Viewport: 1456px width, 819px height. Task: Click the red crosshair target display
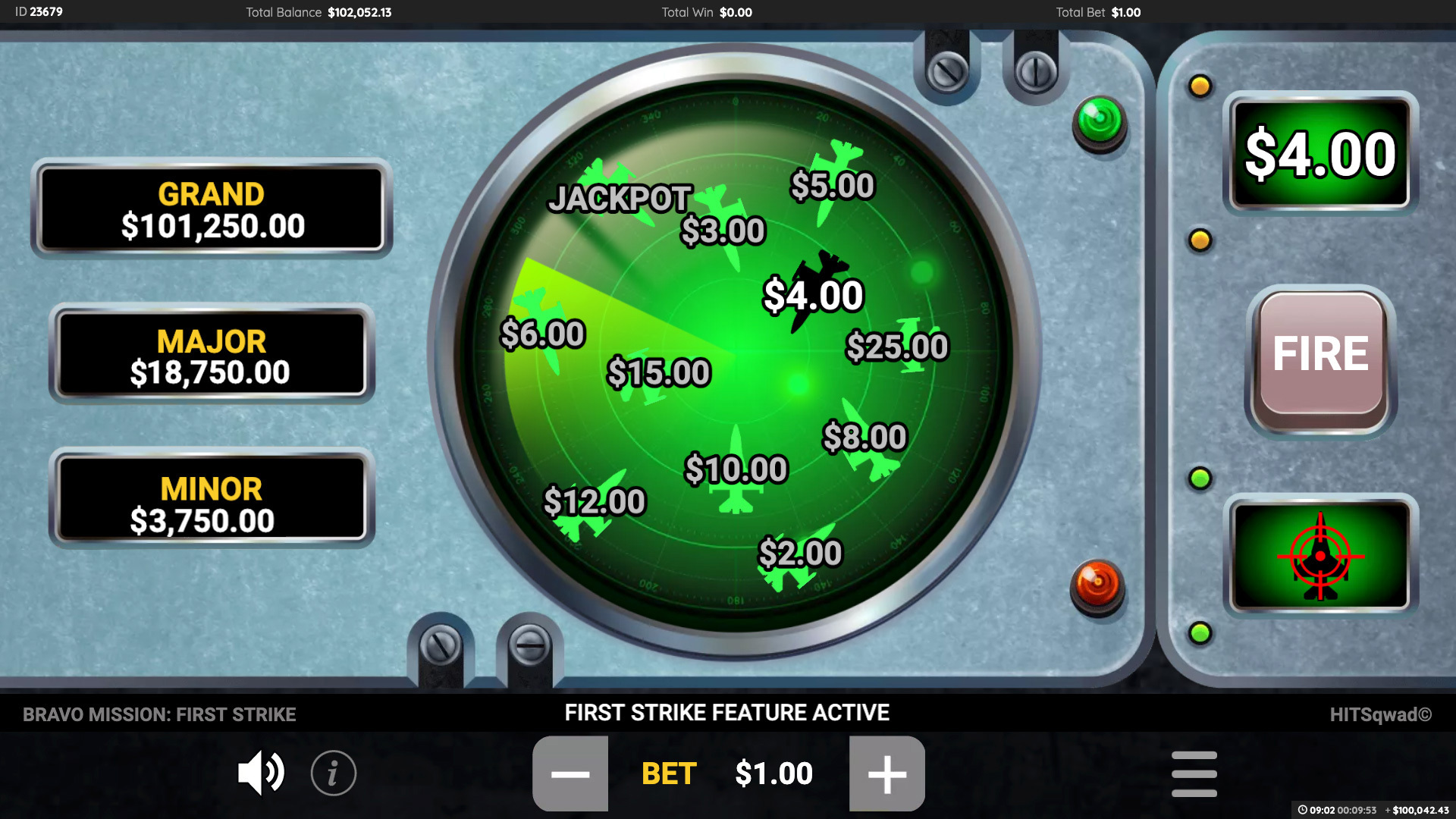pyautogui.click(x=1319, y=556)
